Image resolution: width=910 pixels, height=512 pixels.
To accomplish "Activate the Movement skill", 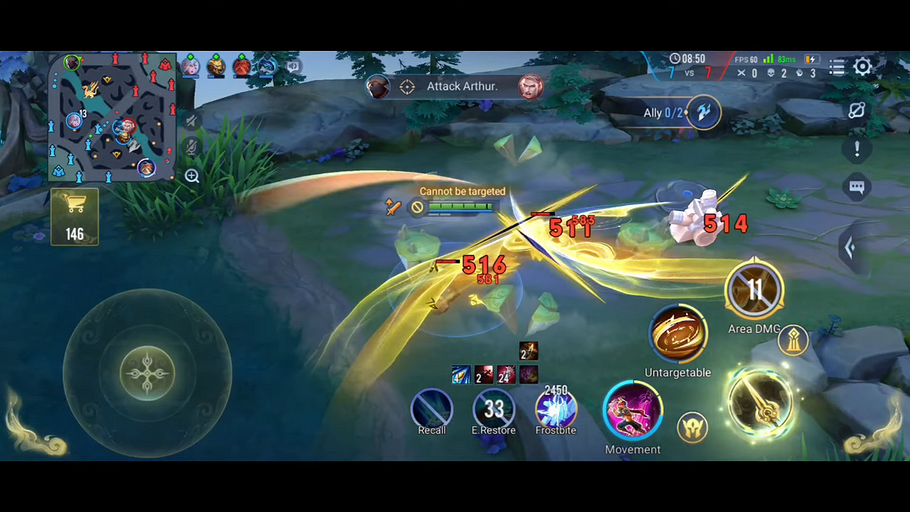I will tap(632, 411).
